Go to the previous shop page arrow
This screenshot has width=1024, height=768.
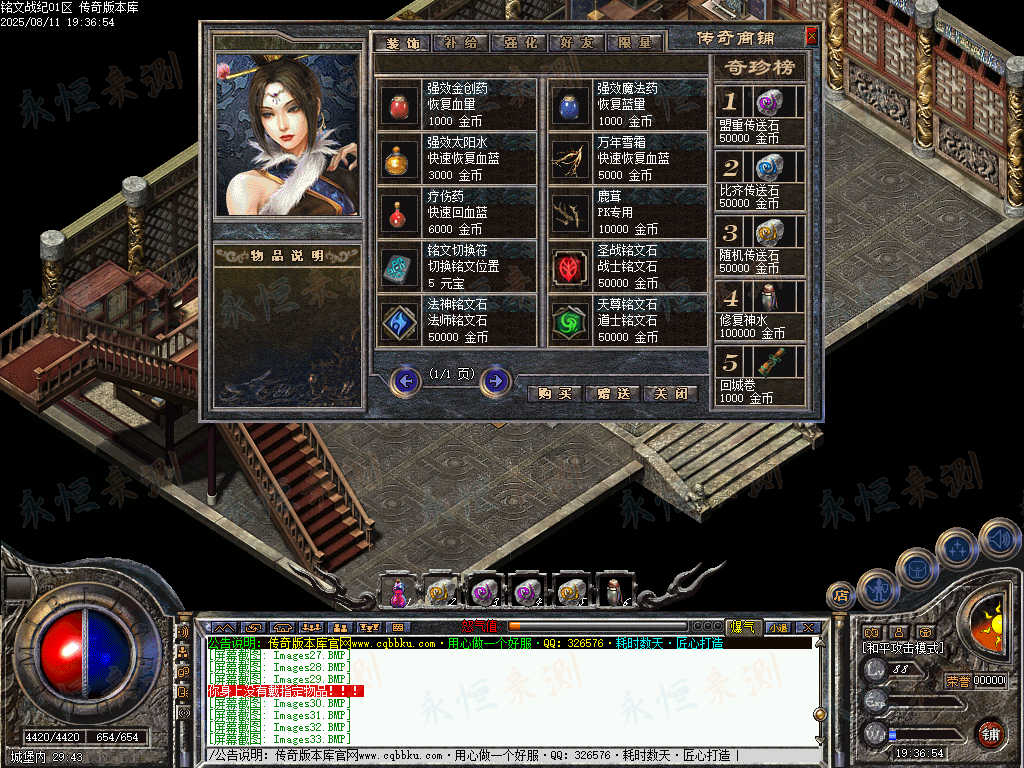[x=405, y=381]
